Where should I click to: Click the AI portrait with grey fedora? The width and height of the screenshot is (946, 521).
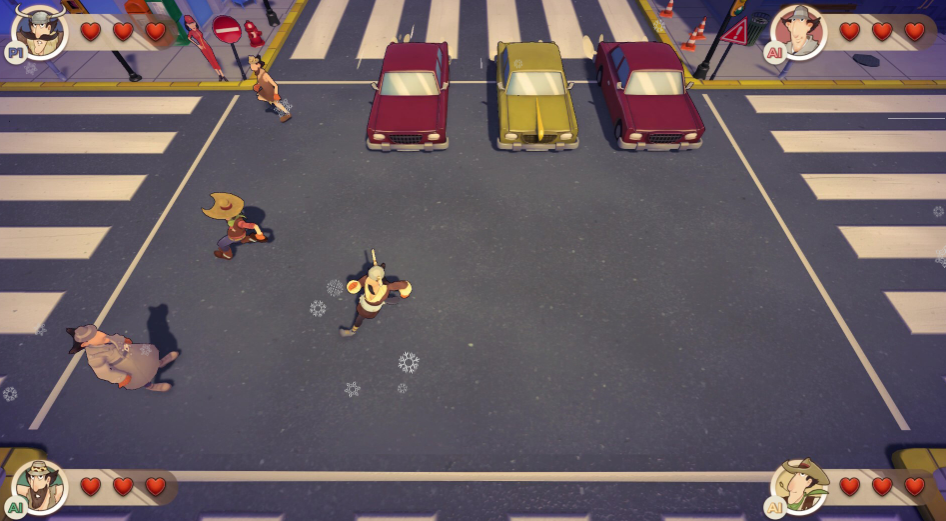point(799,31)
